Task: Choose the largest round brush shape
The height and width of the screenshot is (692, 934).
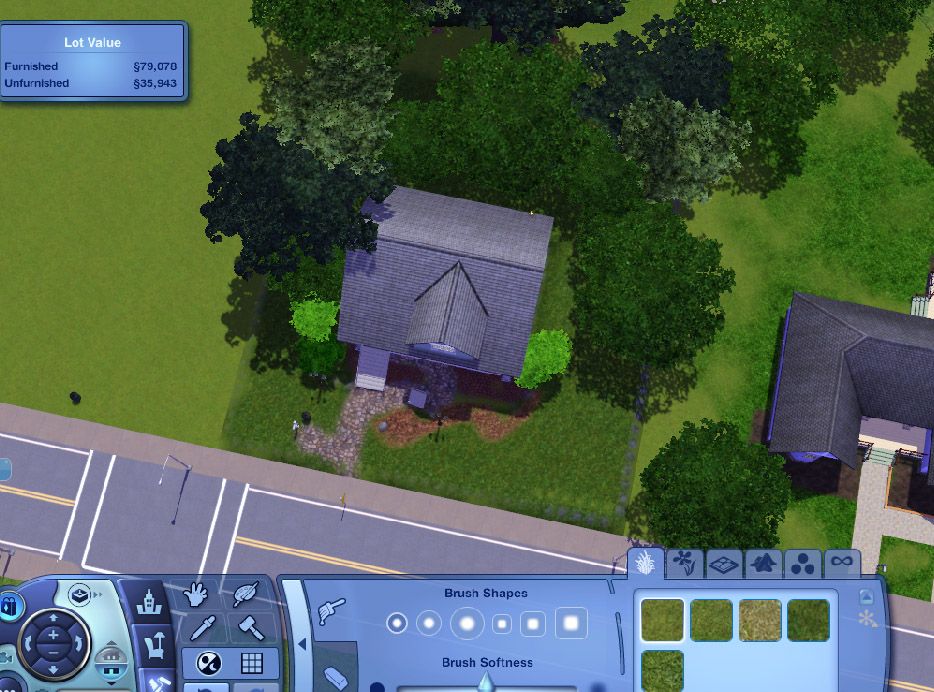Action: [x=466, y=624]
